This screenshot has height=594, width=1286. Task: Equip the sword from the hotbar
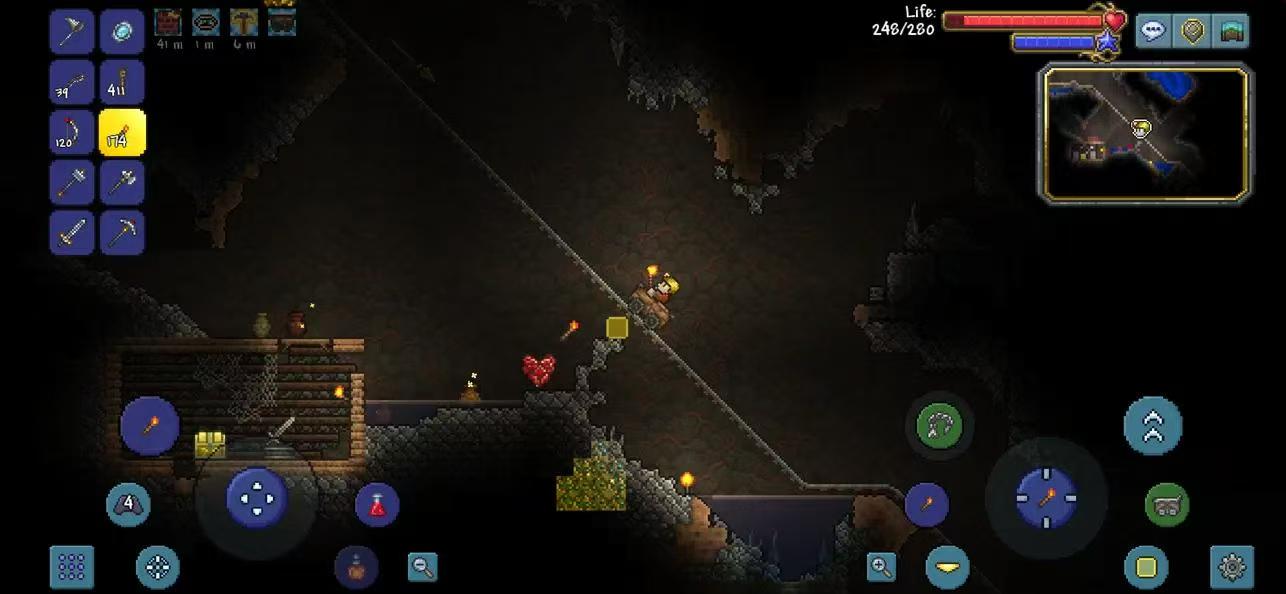tap(72, 233)
